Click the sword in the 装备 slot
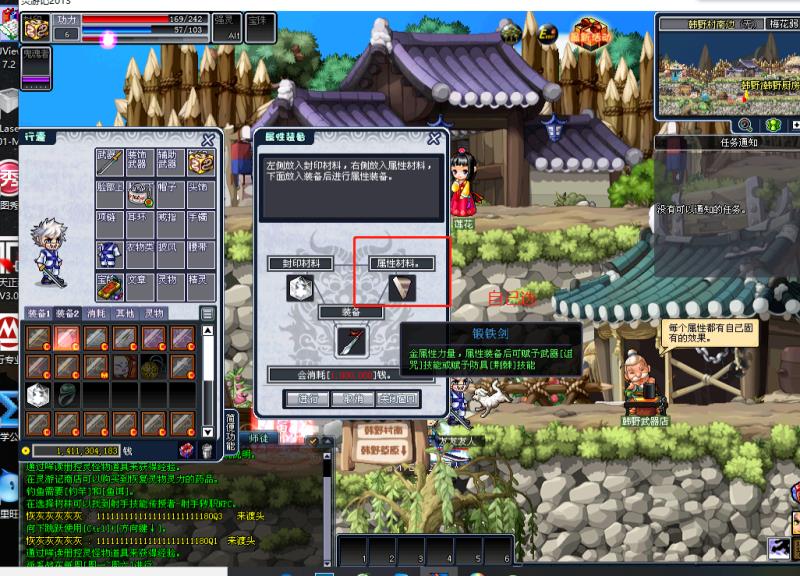The width and height of the screenshot is (800, 576). (351, 342)
